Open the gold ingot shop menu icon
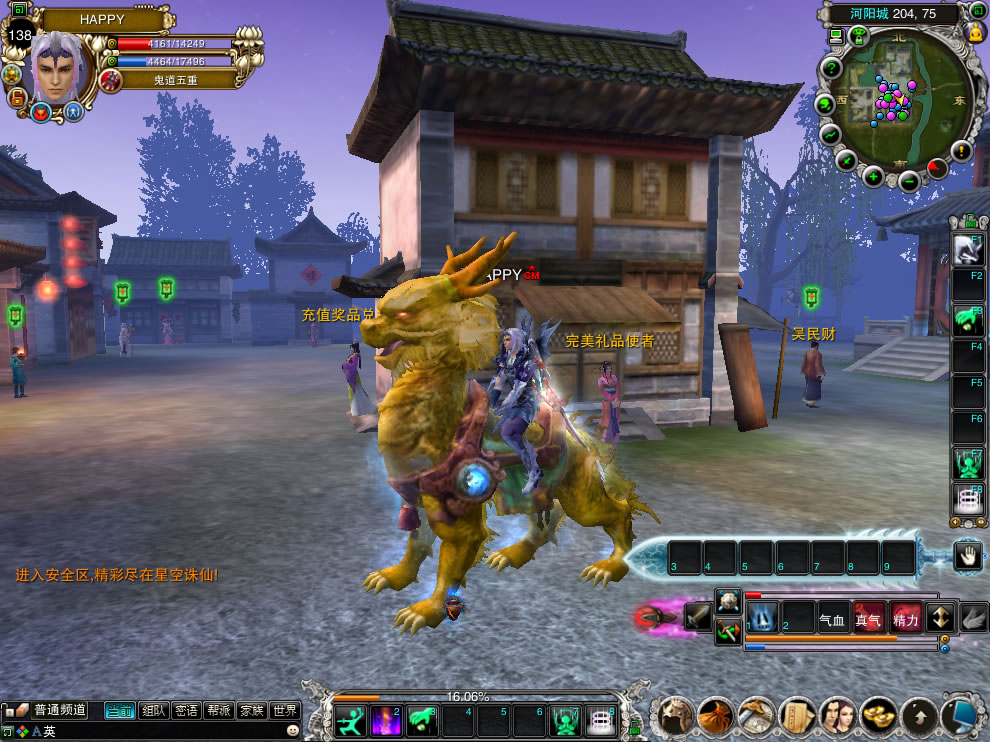This screenshot has width=990, height=742. (x=878, y=715)
